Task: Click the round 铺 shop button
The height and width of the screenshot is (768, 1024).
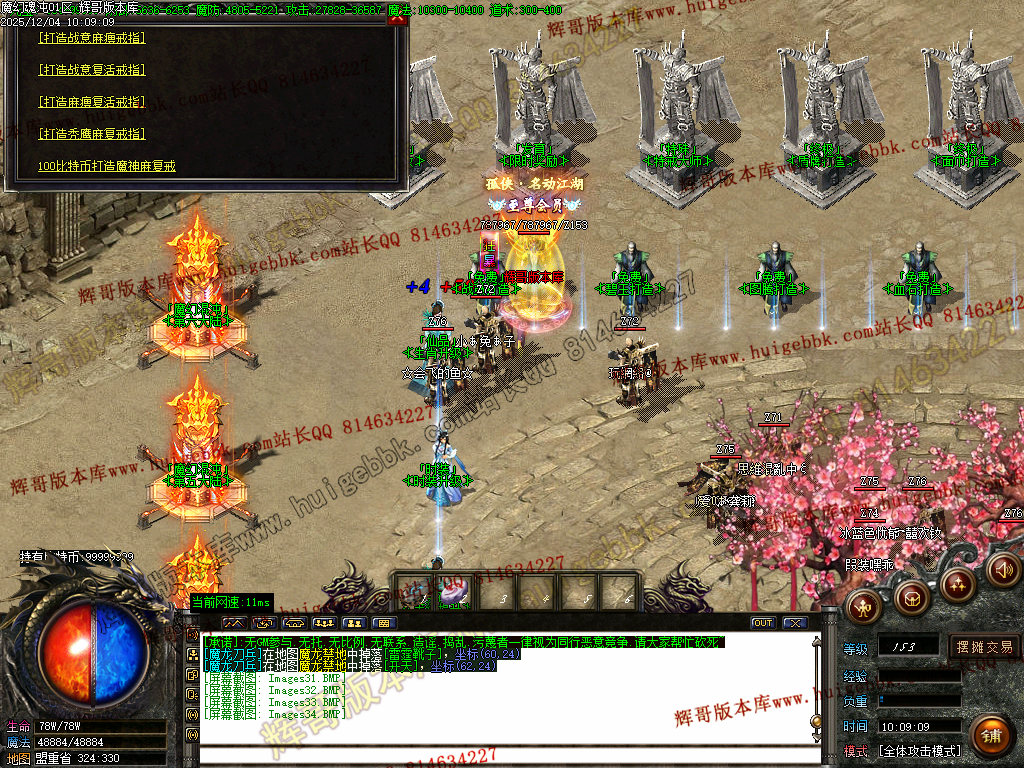Action: tap(989, 736)
